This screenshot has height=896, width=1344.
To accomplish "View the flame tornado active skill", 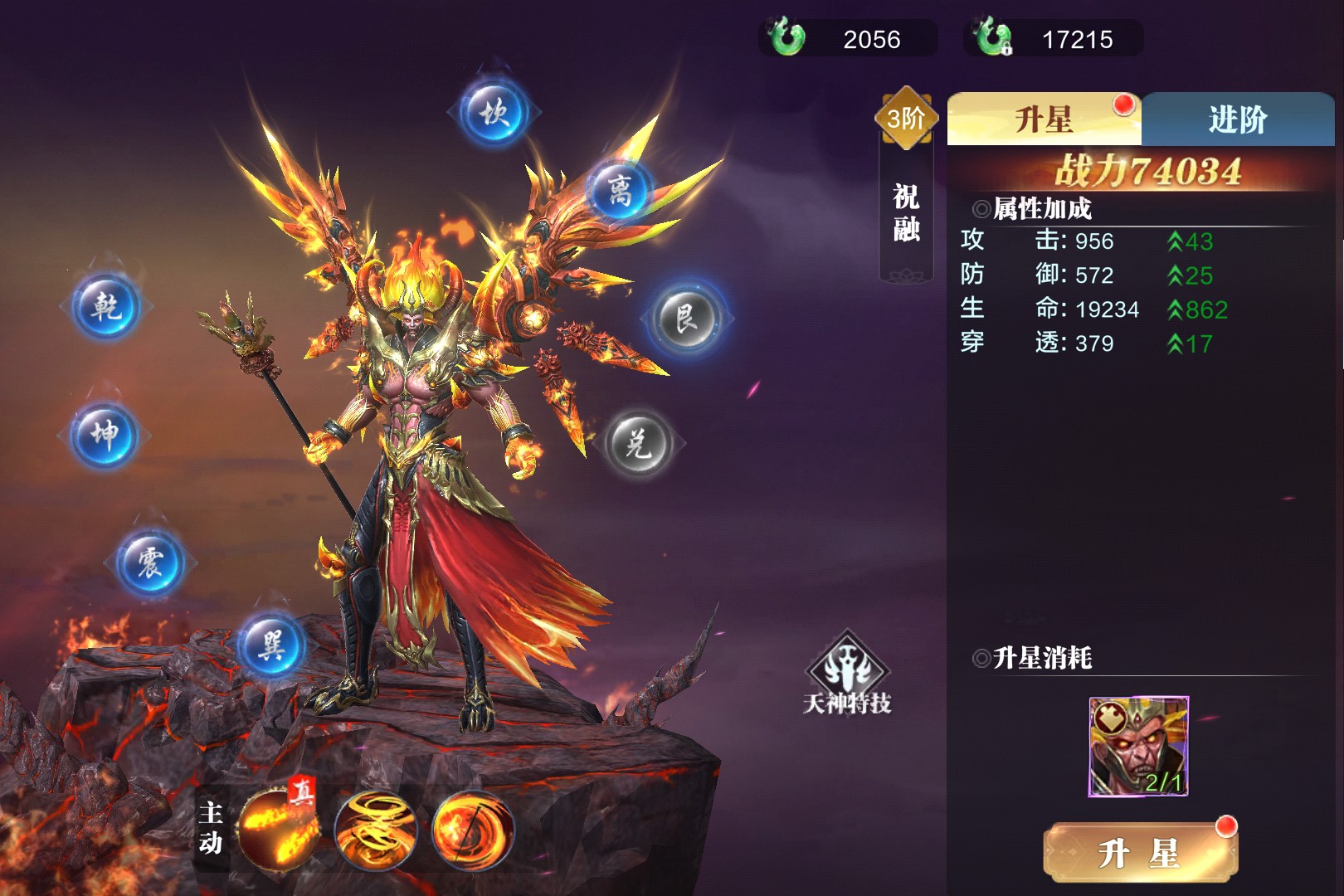I will point(376,829).
